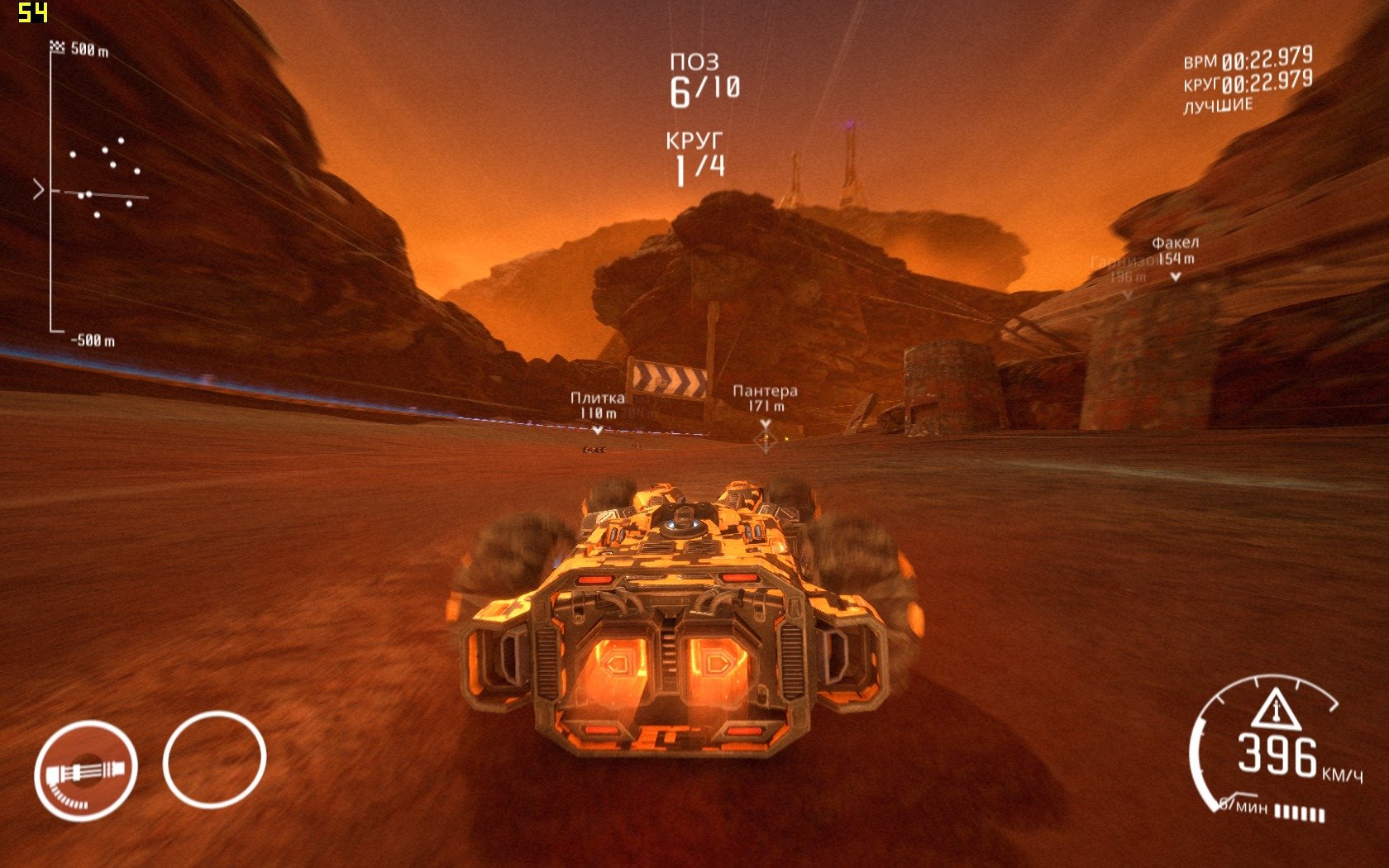Select the empty circular pickup slot
Screen dimensions: 1389x868
pos(214,760)
